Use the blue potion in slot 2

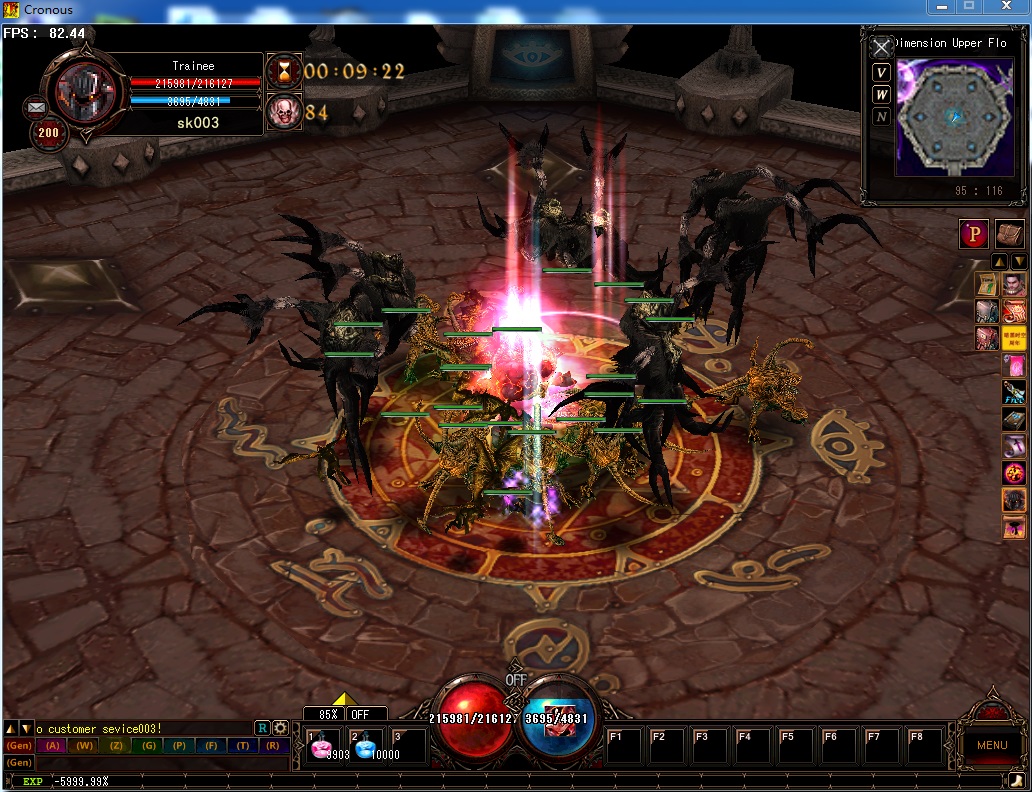(365, 747)
